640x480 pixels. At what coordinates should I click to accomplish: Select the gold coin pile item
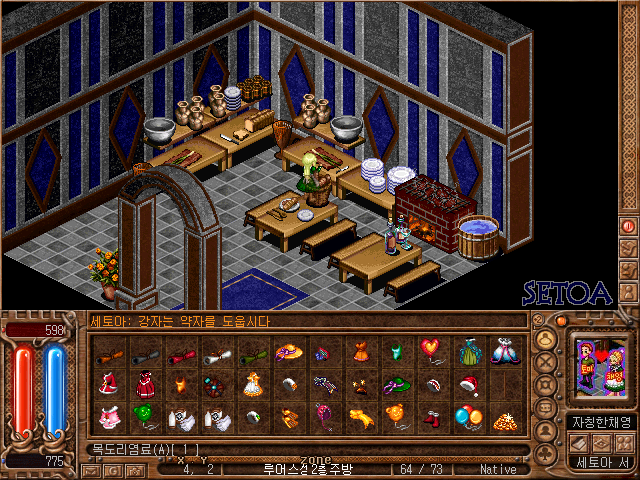pyautogui.click(x=504, y=416)
